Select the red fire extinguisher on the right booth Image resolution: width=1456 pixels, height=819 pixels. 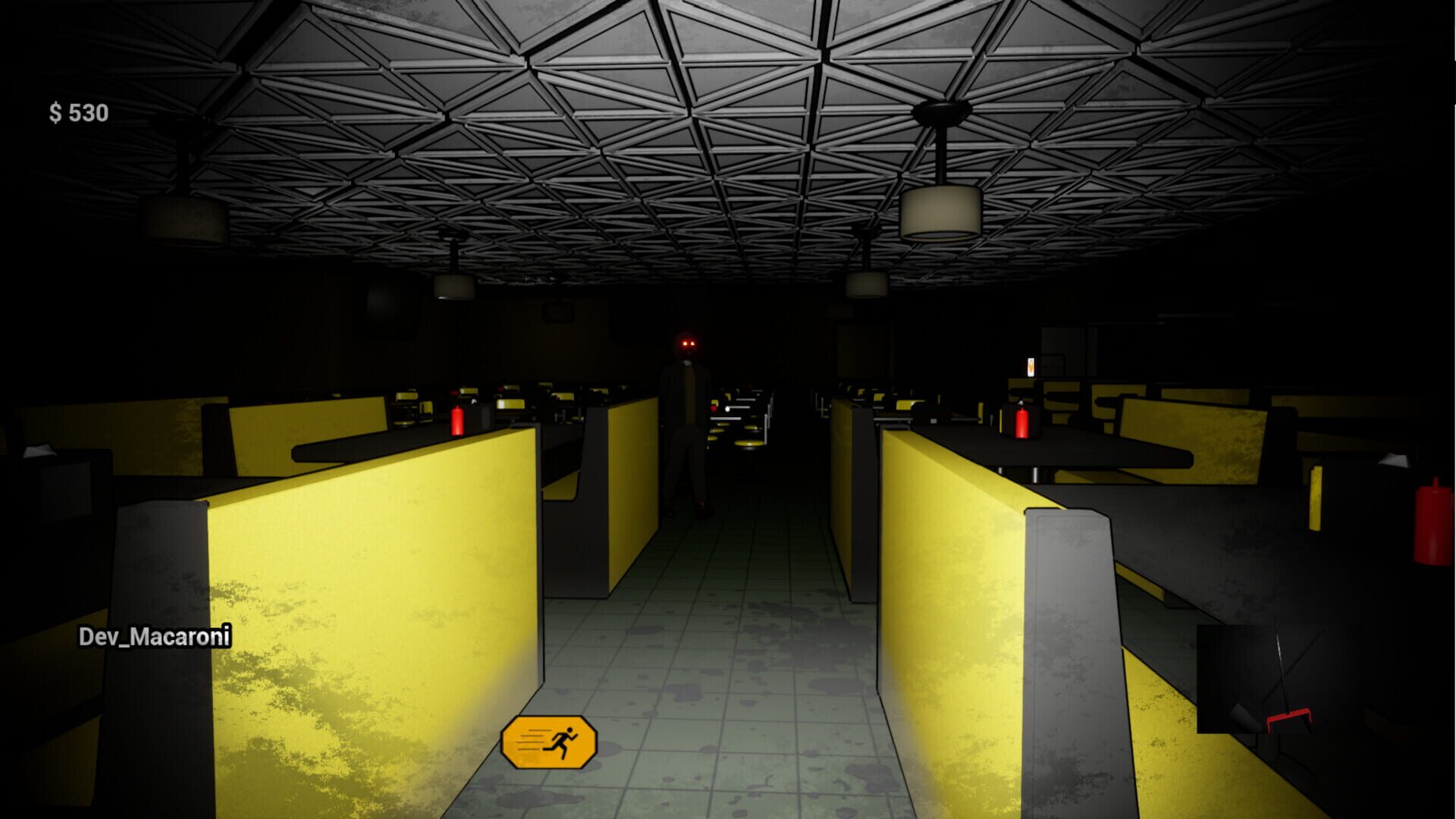[1021, 425]
